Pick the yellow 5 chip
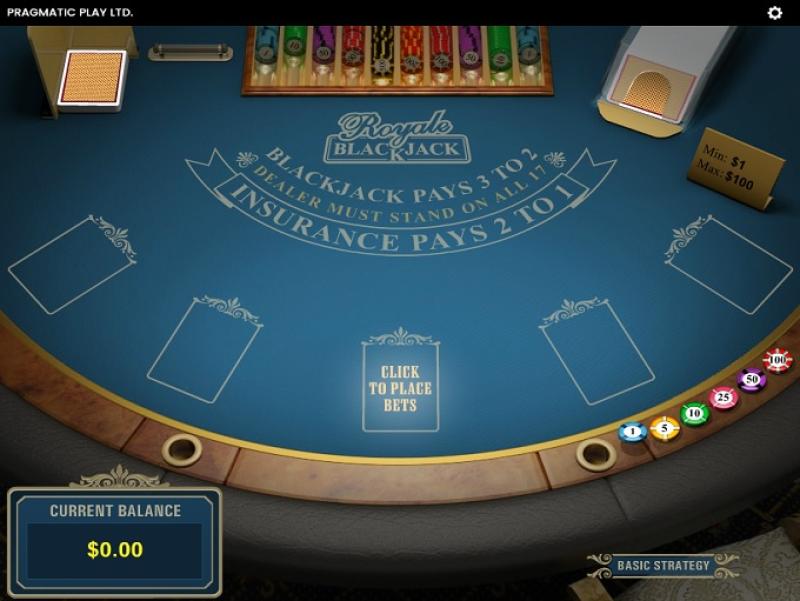 pos(664,428)
